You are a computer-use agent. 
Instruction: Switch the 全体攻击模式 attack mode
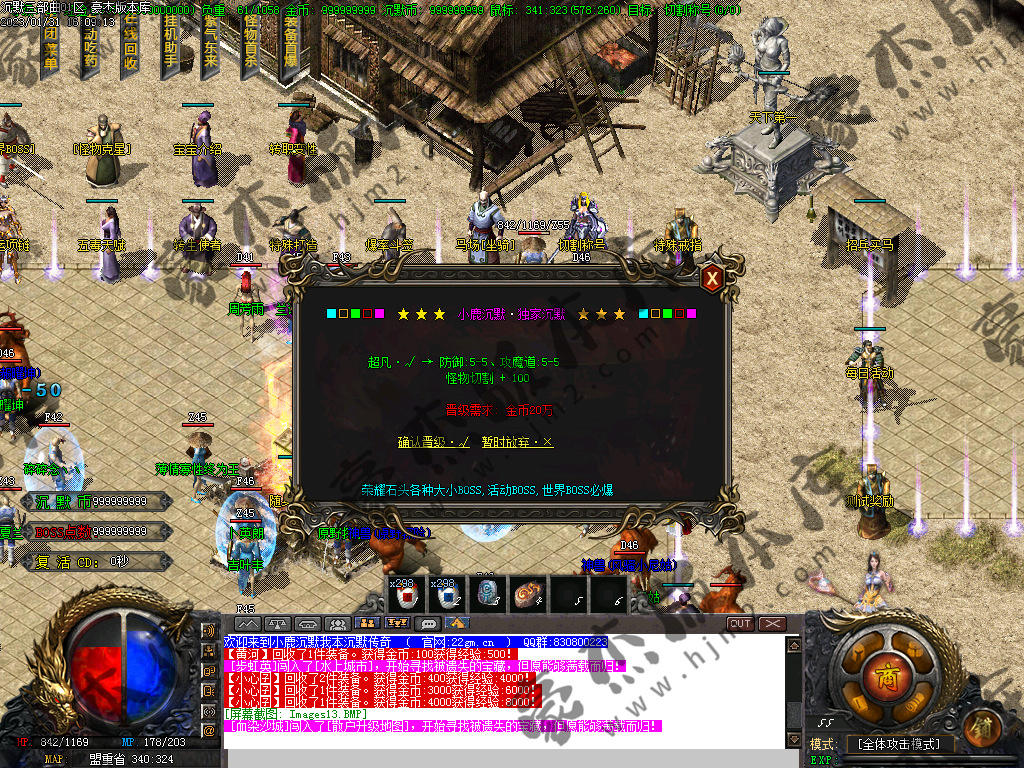(x=900, y=745)
